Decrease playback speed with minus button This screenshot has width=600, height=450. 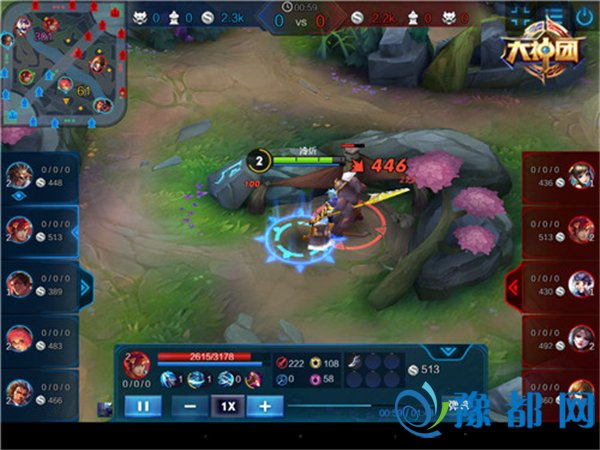[190, 406]
